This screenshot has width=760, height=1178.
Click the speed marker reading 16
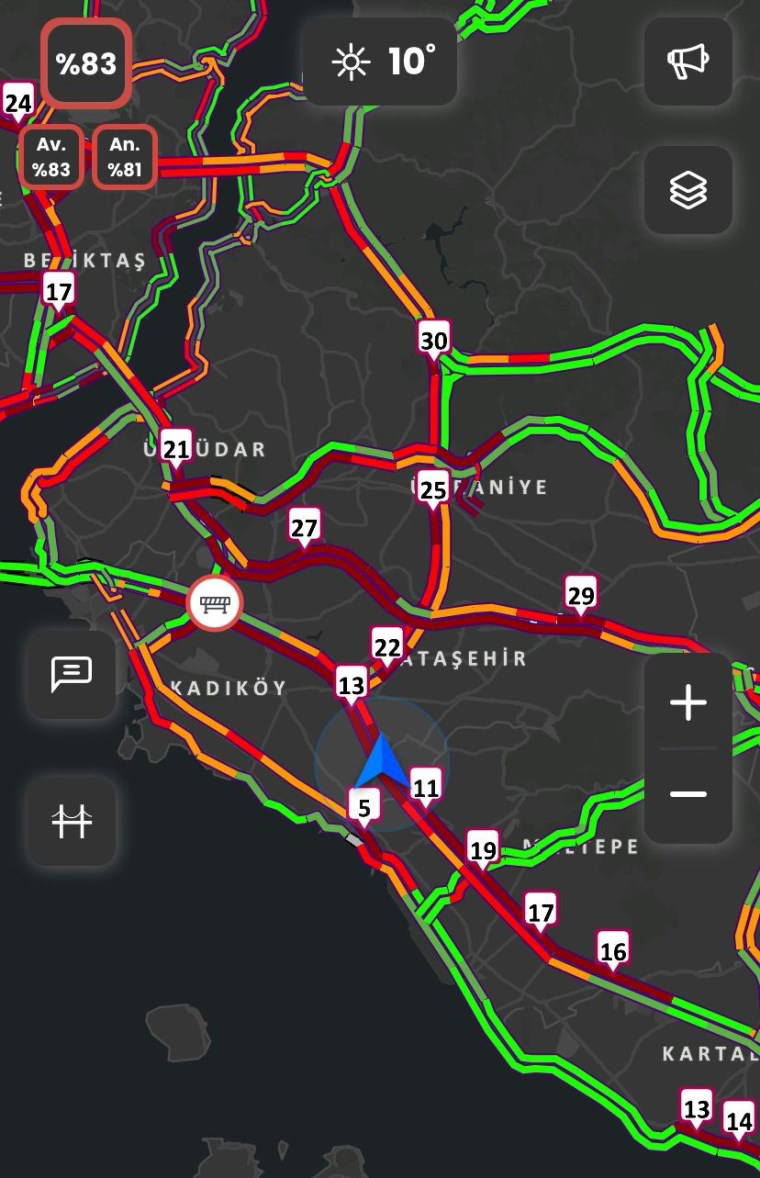(x=613, y=951)
